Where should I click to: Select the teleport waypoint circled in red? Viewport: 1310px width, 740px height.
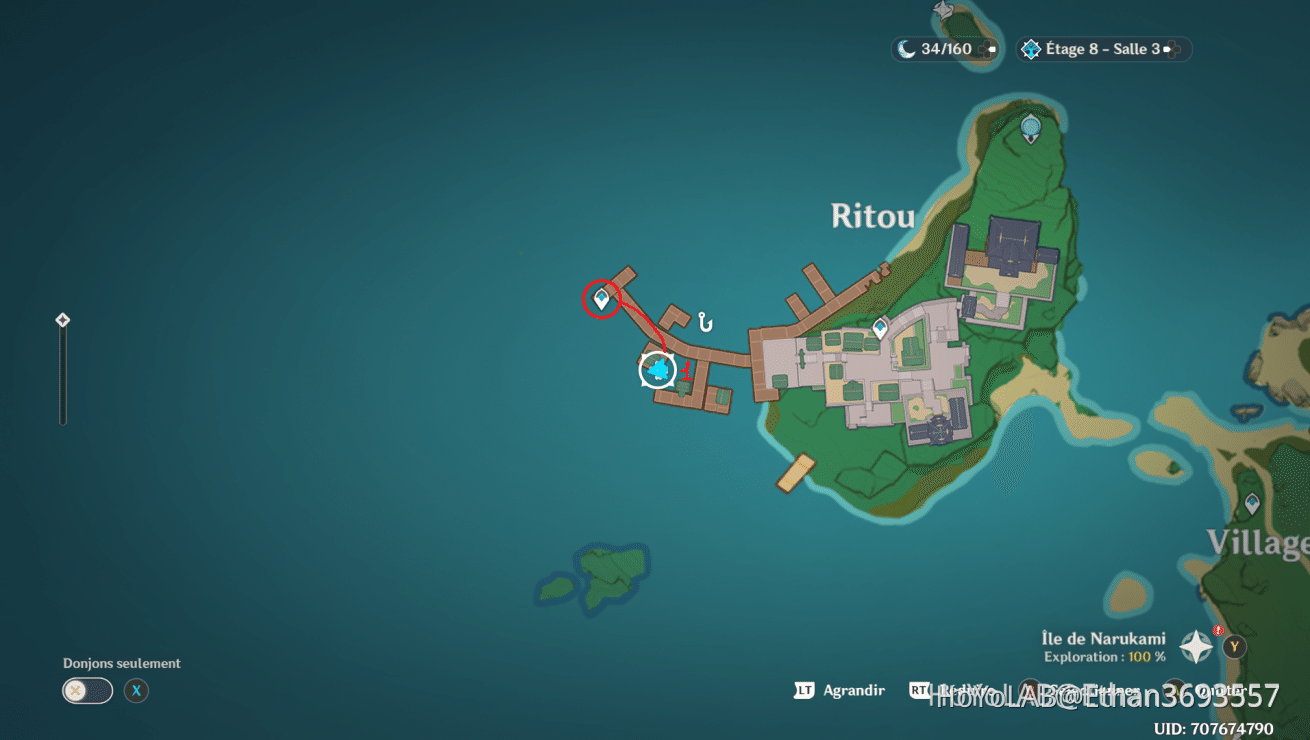(600, 299)
